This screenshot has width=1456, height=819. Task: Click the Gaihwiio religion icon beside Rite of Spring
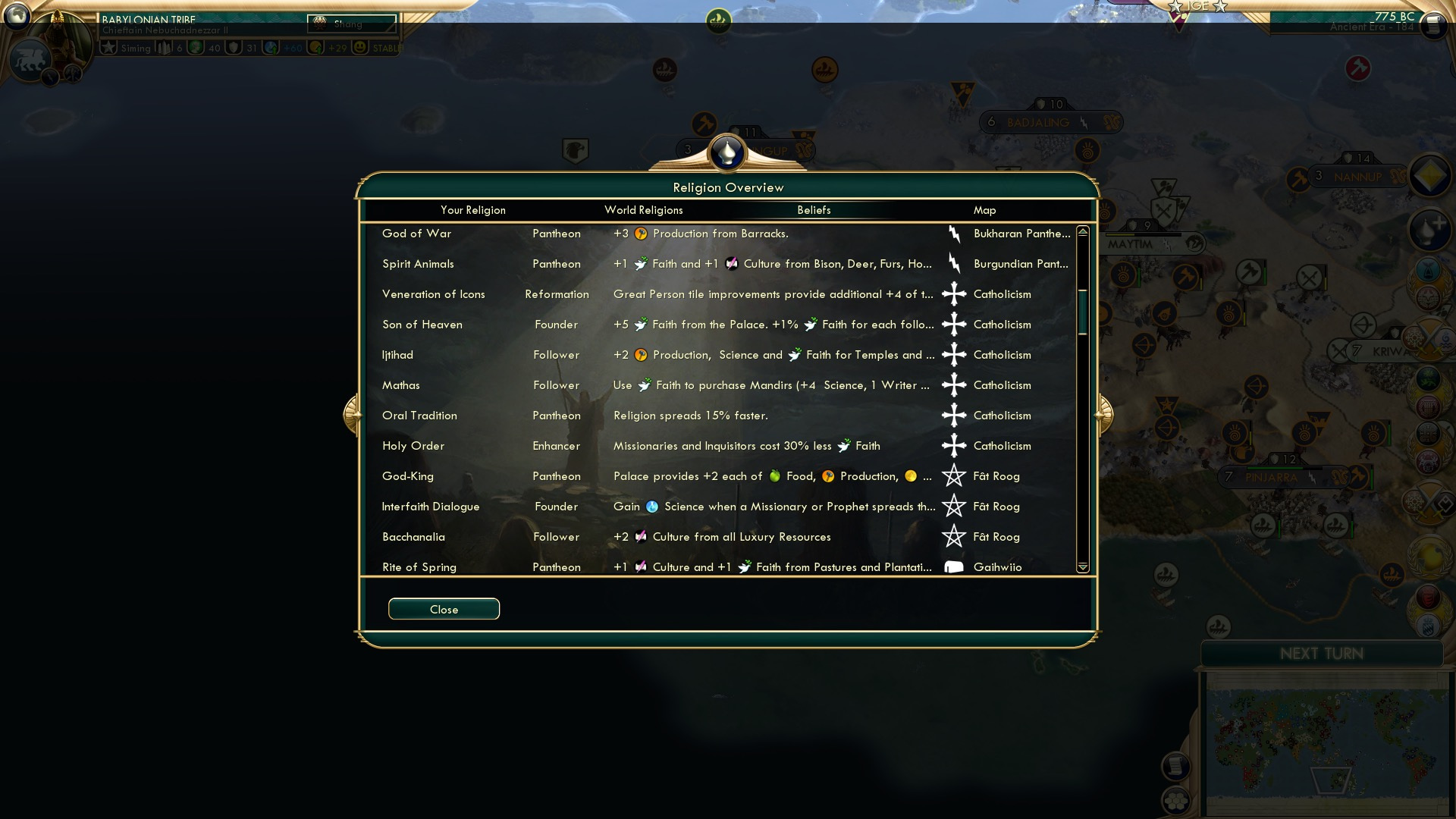[x=954, y=566]
